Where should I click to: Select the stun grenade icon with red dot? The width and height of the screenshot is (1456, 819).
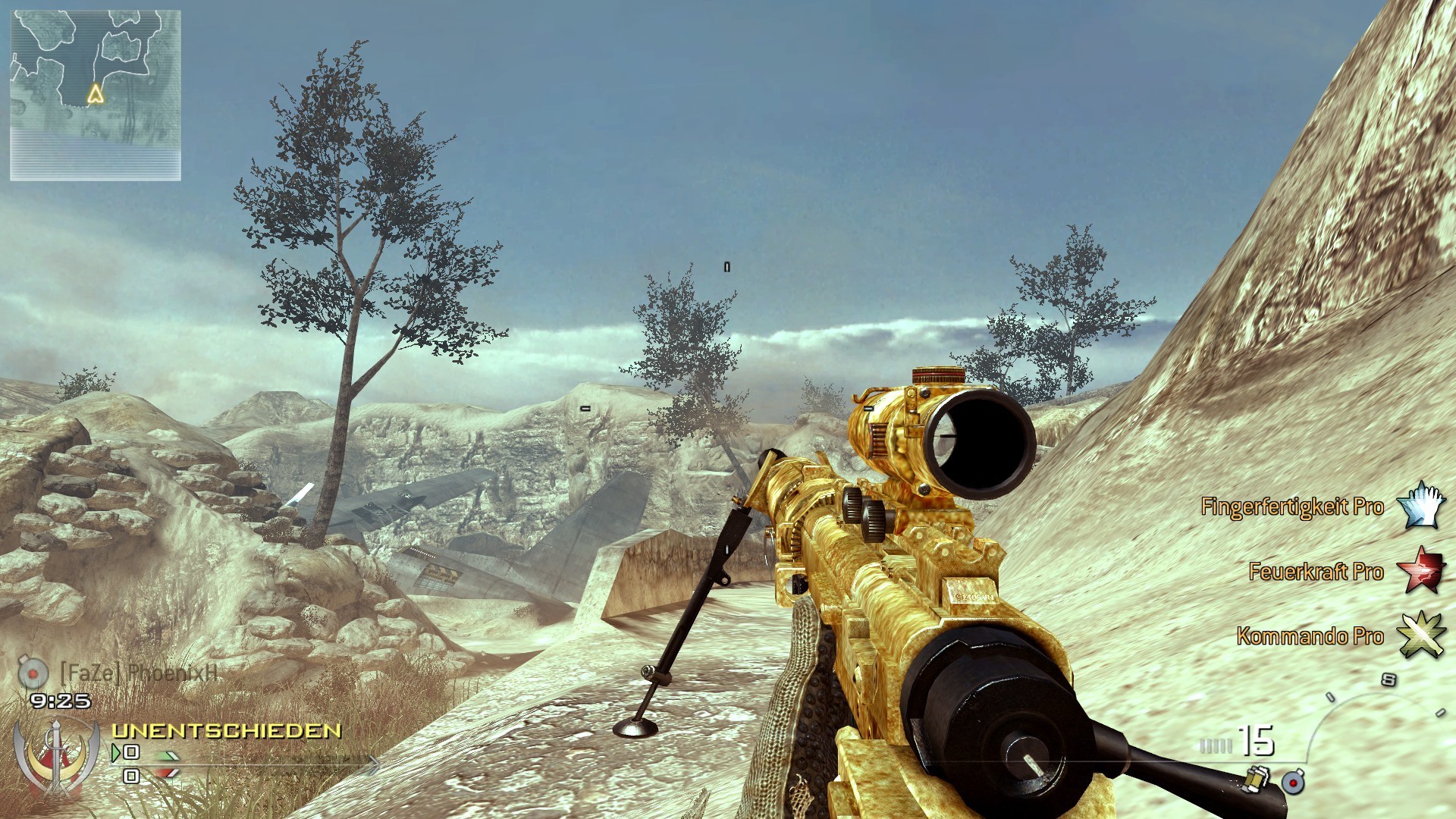pos(1293,783)
